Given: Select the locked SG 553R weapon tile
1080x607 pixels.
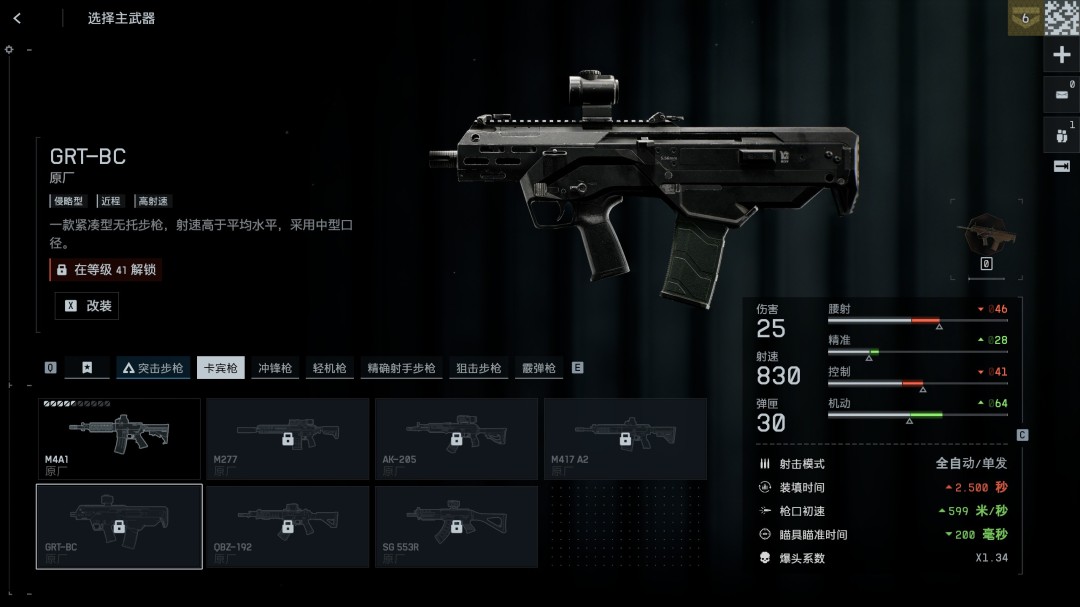Looking at the screenshot, I should pos(456,526).
